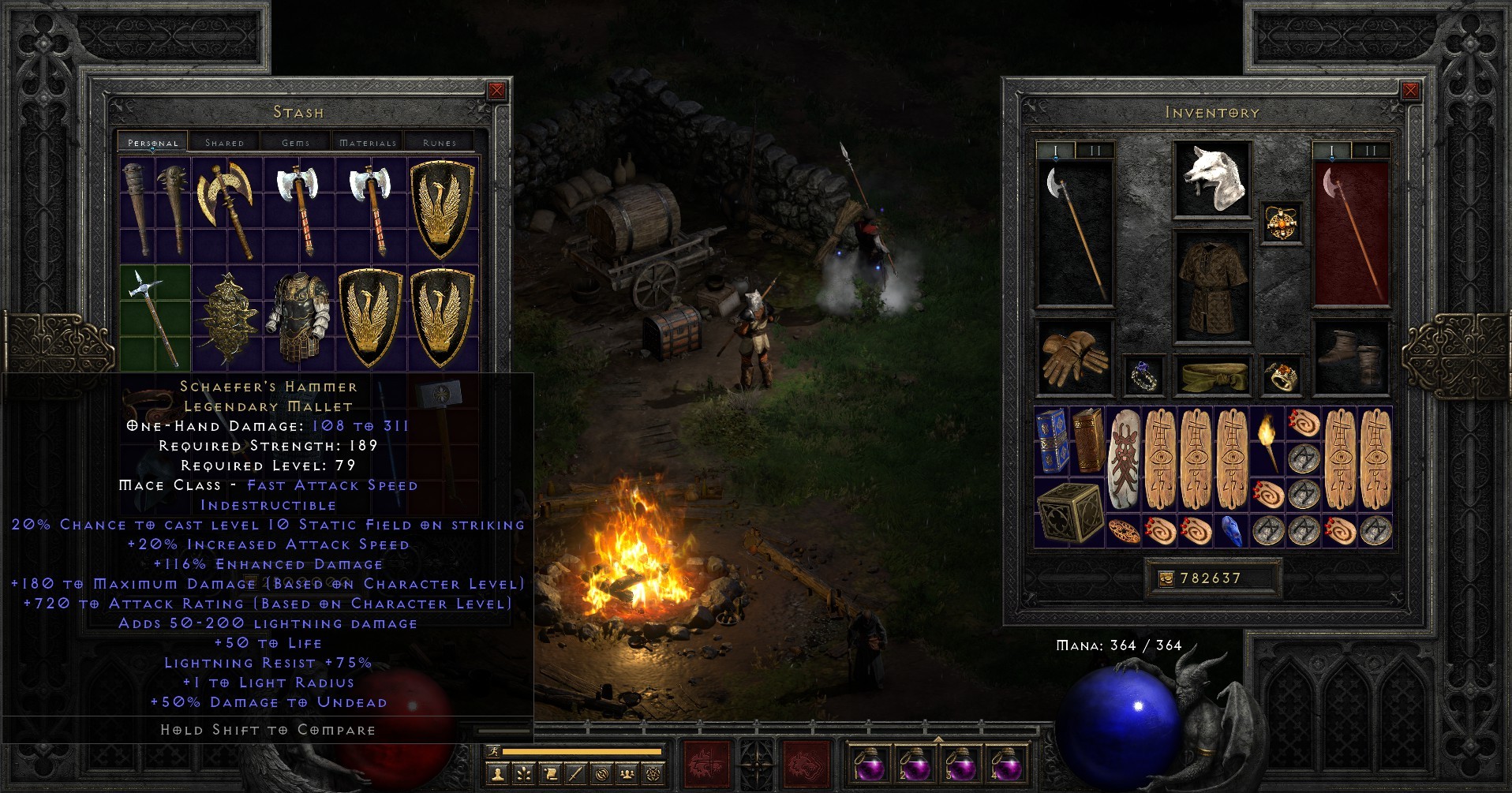Open the Materials stash tab
The height and width of the screenshot is (793, 1512).
(367, 142)
